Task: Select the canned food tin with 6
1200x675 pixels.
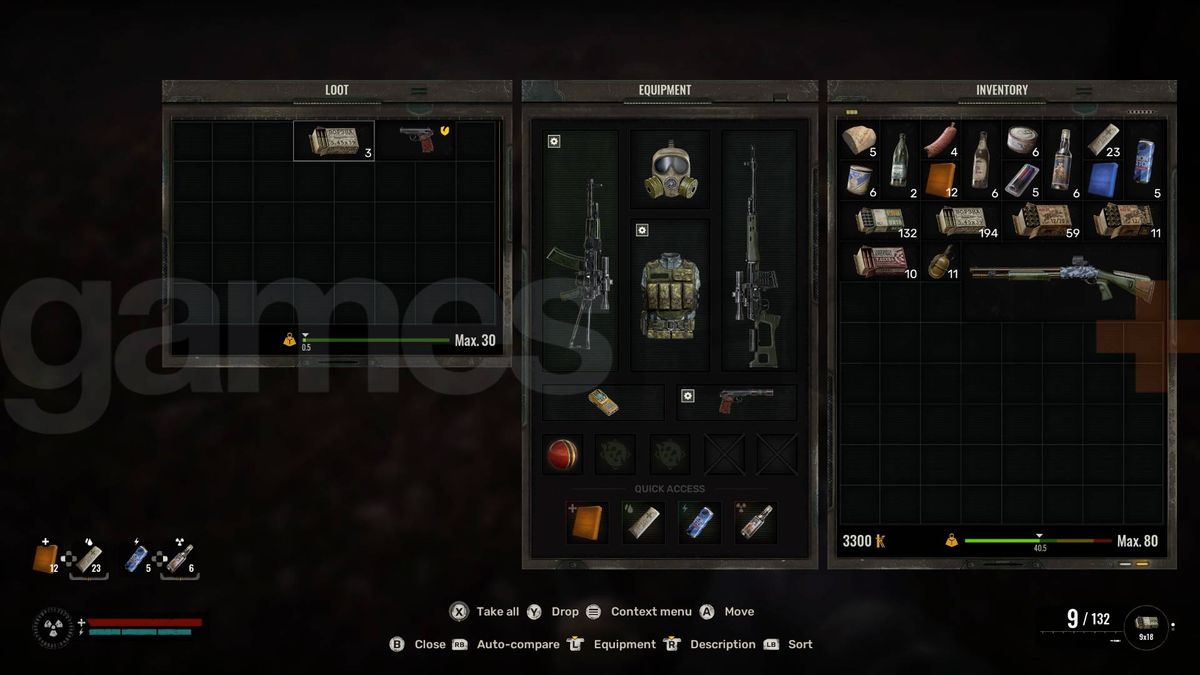Action: pyautogui.click(x=1022, y=140)
